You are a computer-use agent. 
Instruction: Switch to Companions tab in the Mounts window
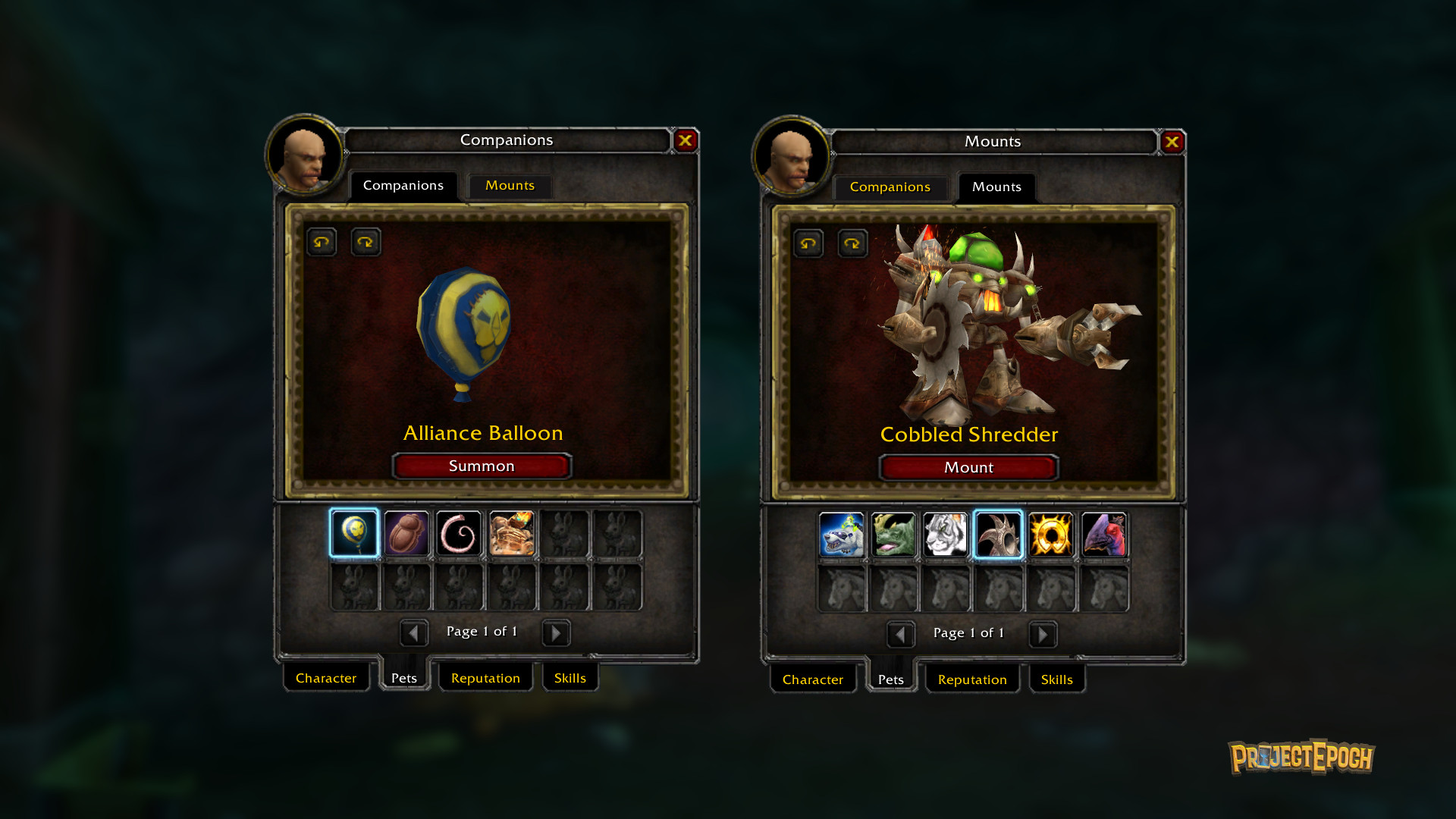pos(890,187)
